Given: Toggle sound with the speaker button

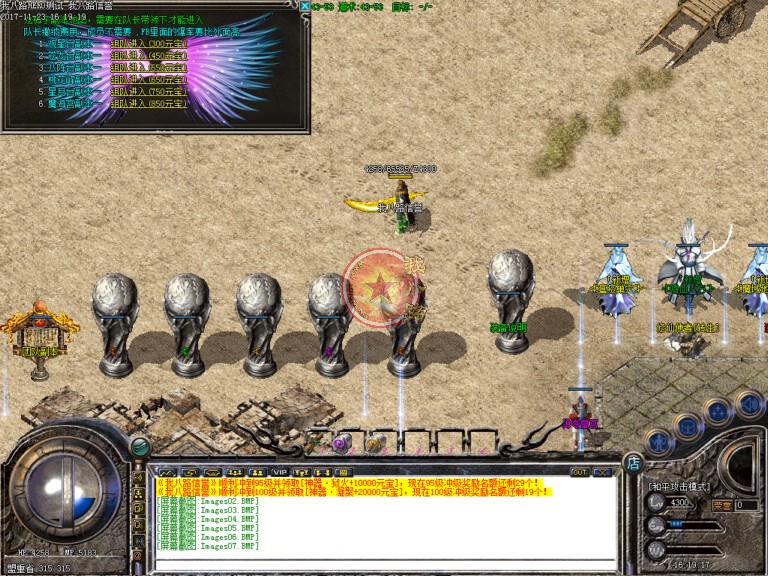Looking at the screenshot, I should [748, 403].
